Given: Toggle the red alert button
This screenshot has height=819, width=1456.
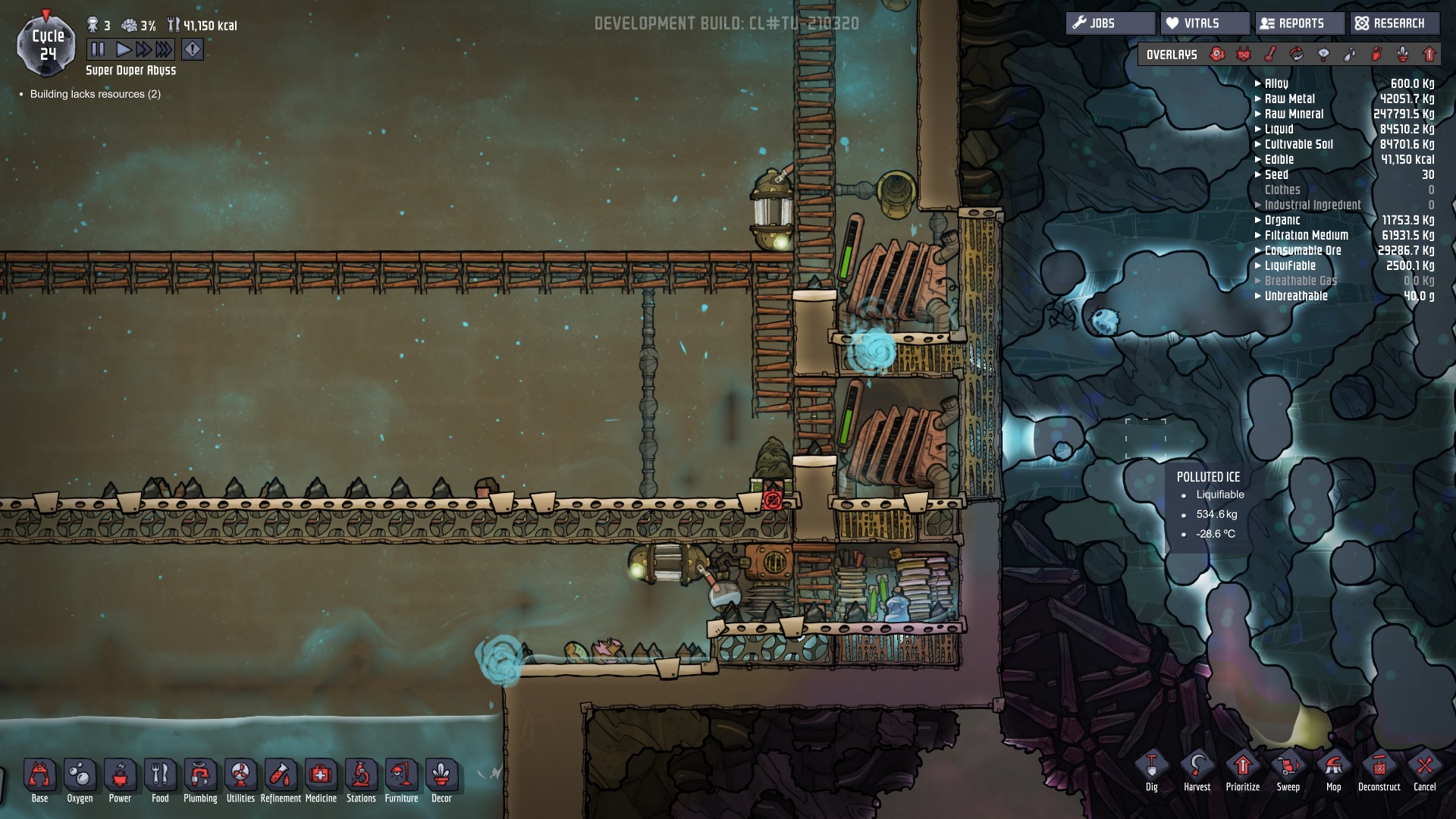Looking at the screenshot, I should (193, 50).
